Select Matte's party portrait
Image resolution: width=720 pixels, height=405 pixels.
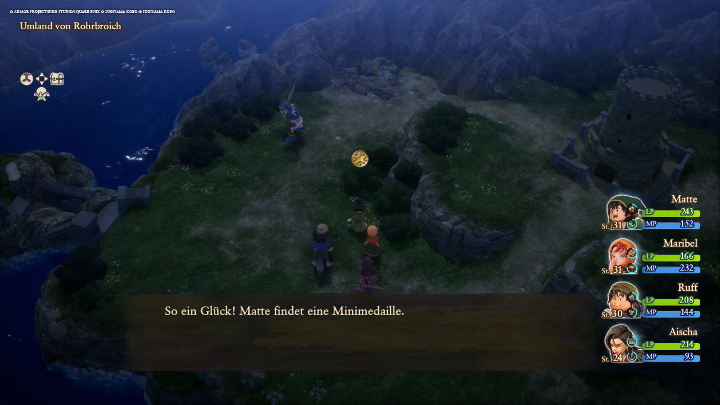tap(621, 213)
